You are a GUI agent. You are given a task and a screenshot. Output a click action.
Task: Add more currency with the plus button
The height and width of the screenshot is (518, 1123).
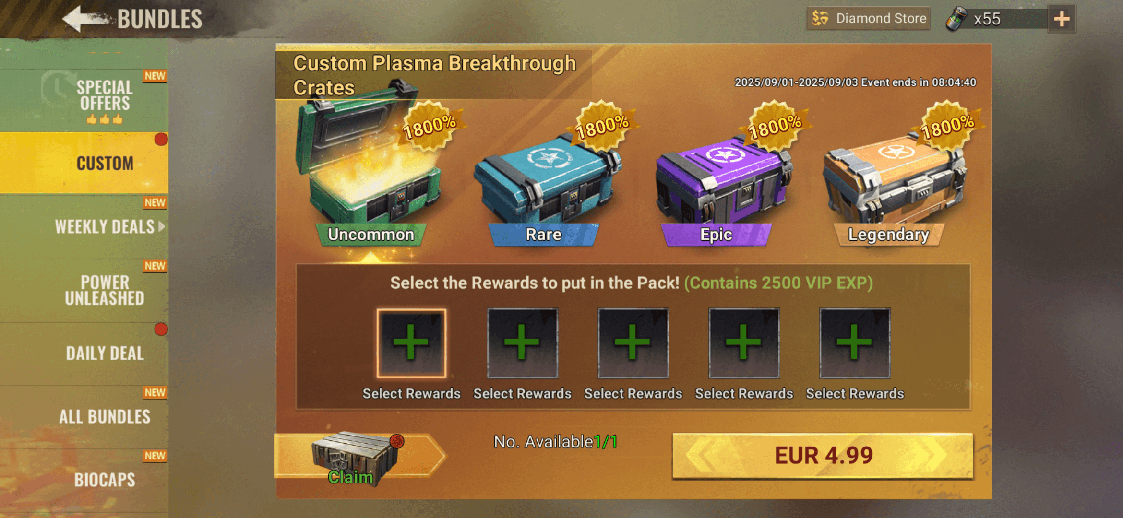1061,18
